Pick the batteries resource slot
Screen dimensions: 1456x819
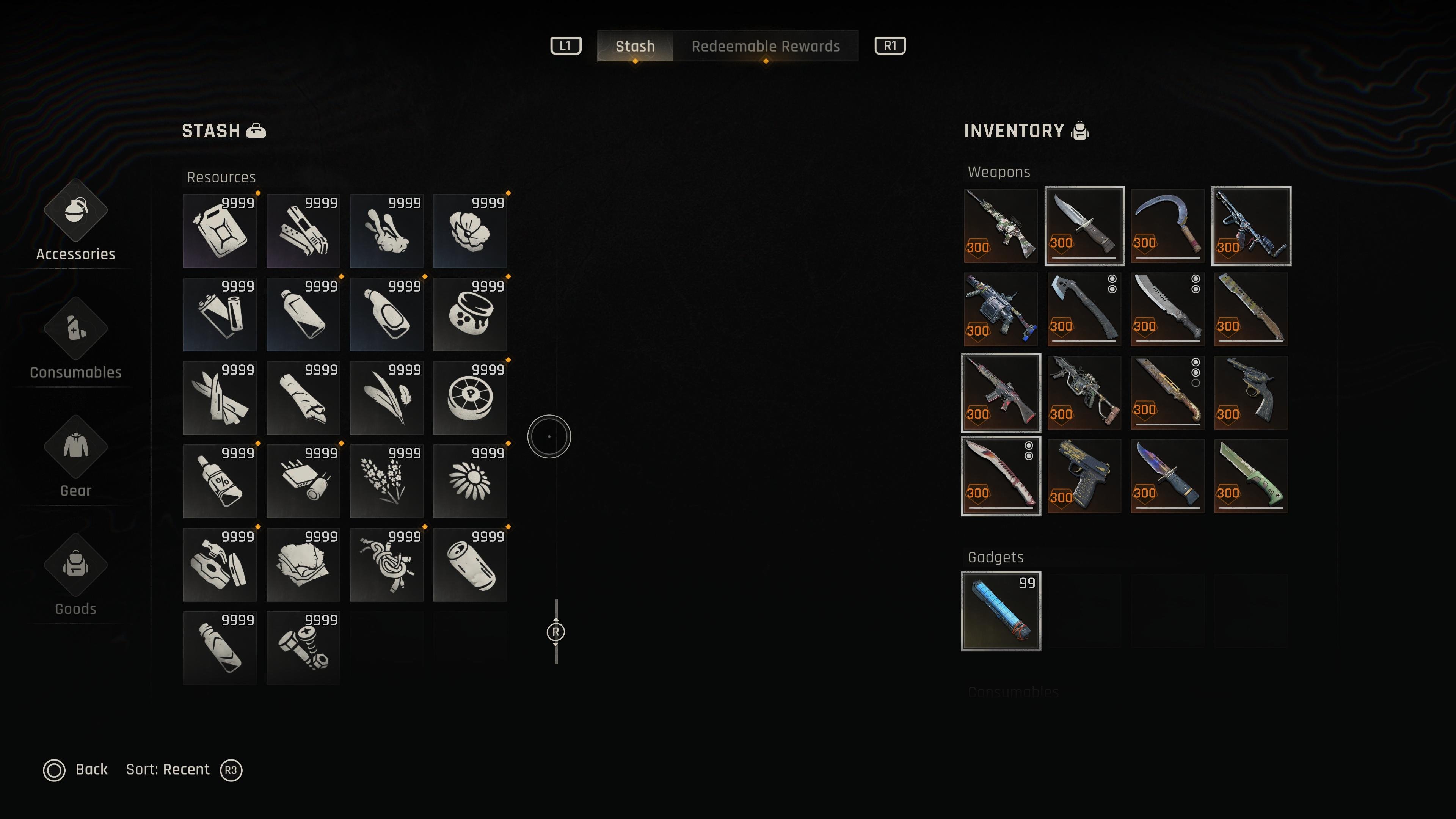(x=220, y=314)
